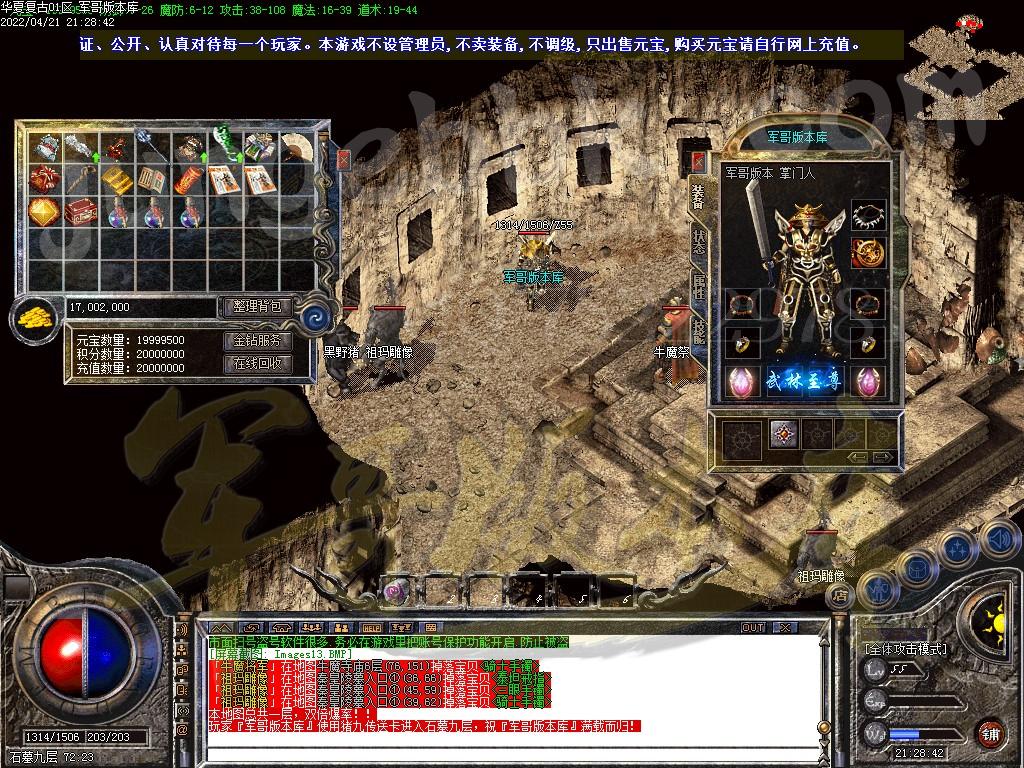Toggle sound with the speaker button
This screenshot has height=768, width=1024.
click(x=999, y=538)
